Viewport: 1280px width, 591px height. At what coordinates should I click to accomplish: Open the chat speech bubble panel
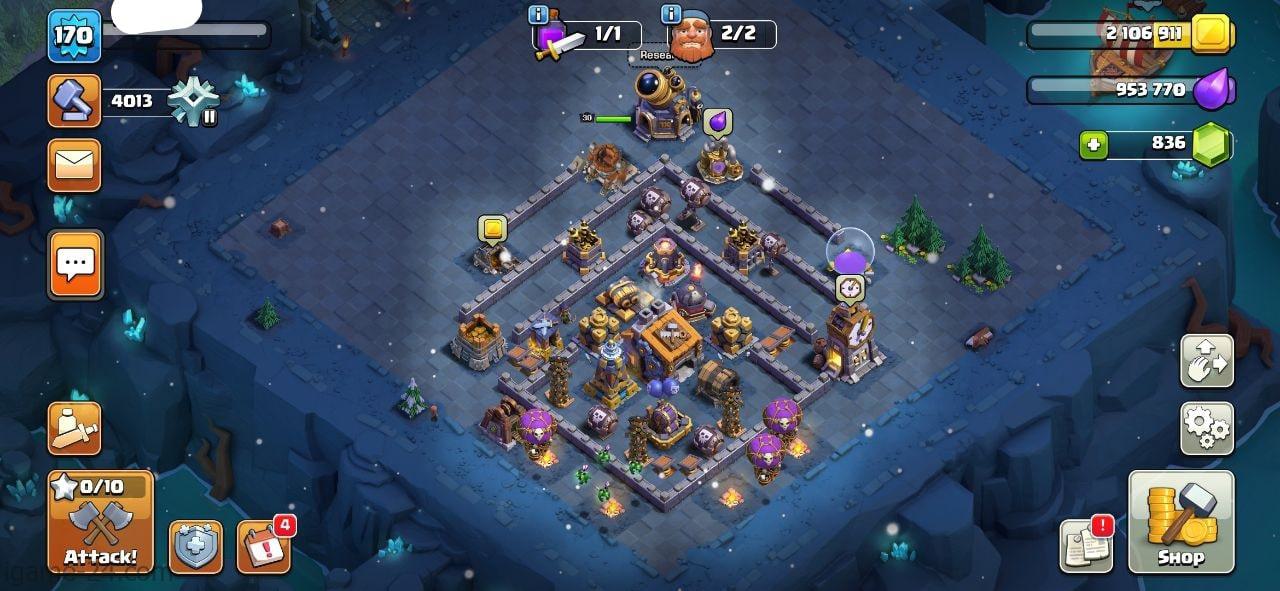pos(75,264)
